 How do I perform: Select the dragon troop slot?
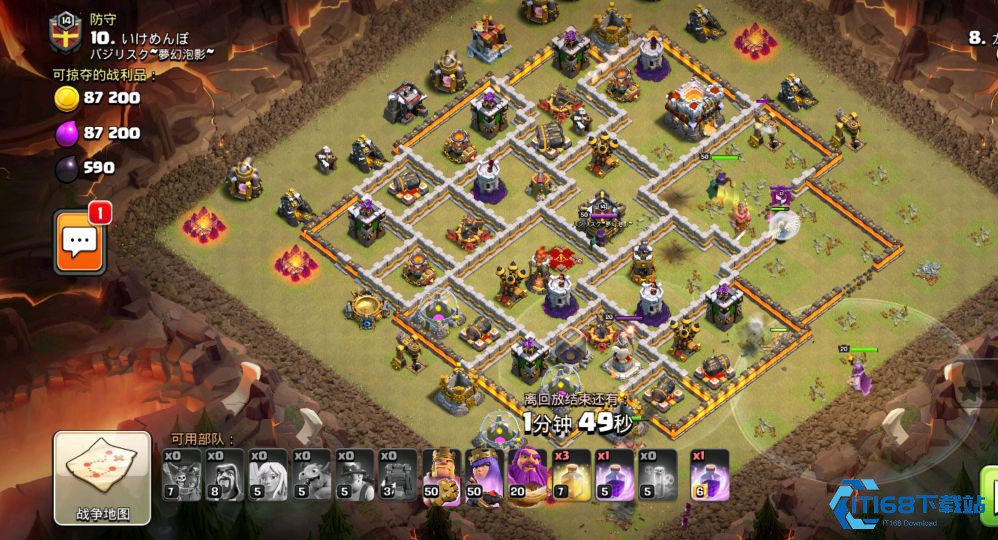point(314,474)
